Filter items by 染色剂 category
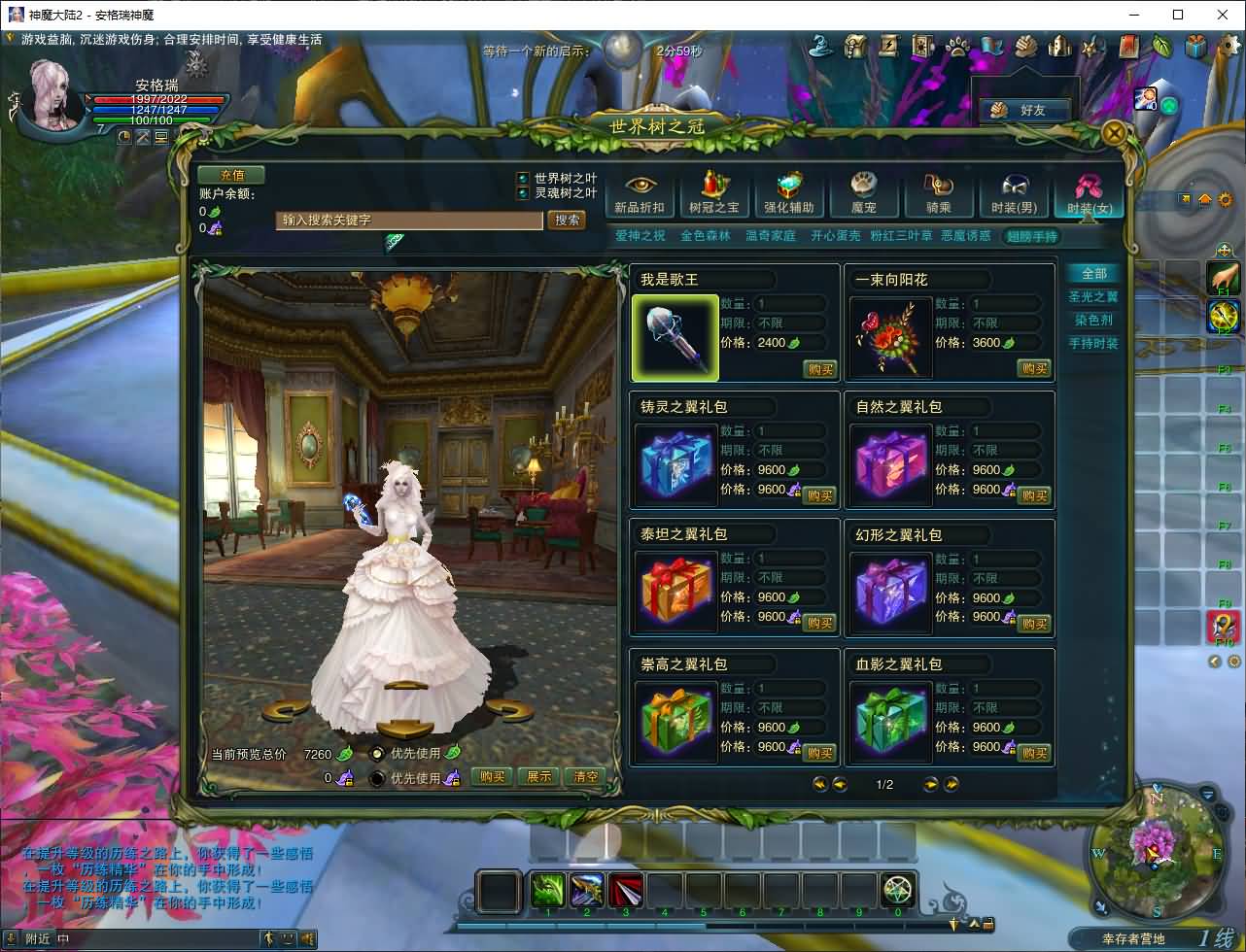1246x952 pixels. (x=1093, y=321)
